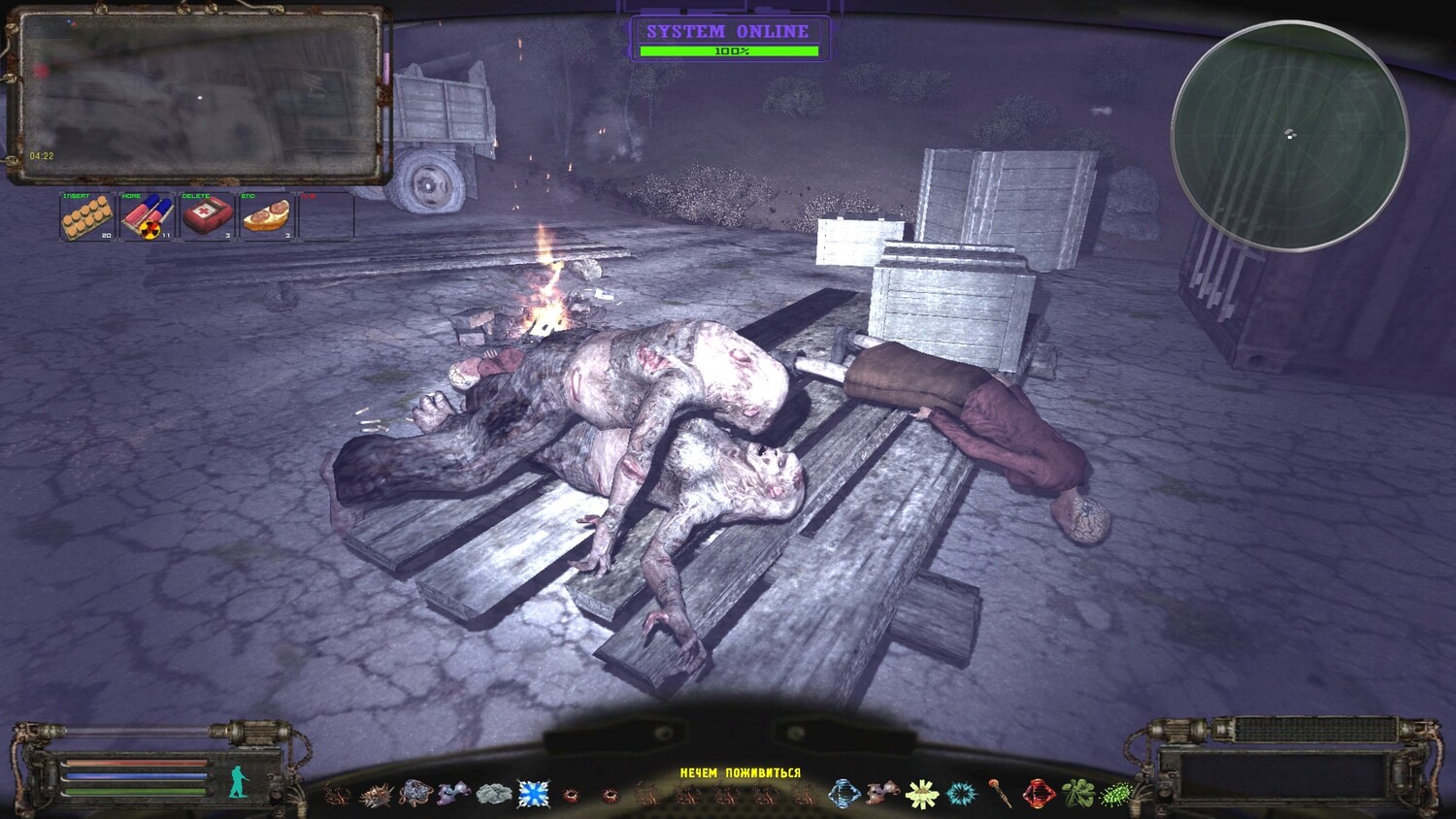Screen dimensions: 1456x819
Task: Select the pill blister pack quick slot
Action: pos(87,216)
